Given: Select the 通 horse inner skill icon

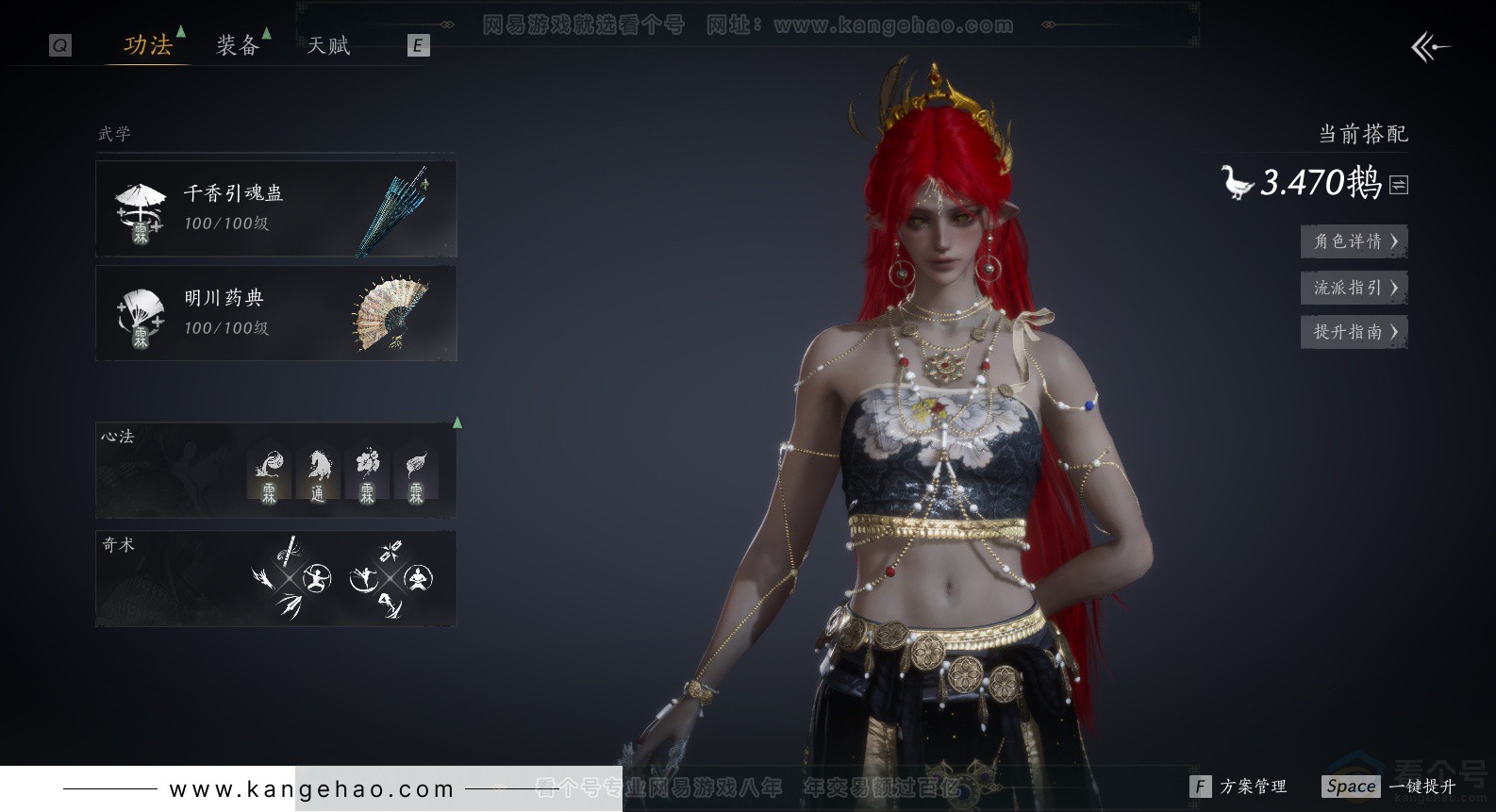Looking at the screenshot, I should click(x=318, y=474).
